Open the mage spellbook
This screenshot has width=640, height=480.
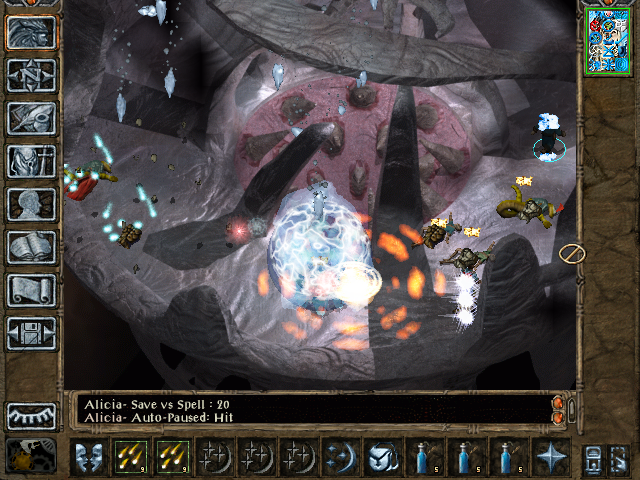[x=31, y=247]
